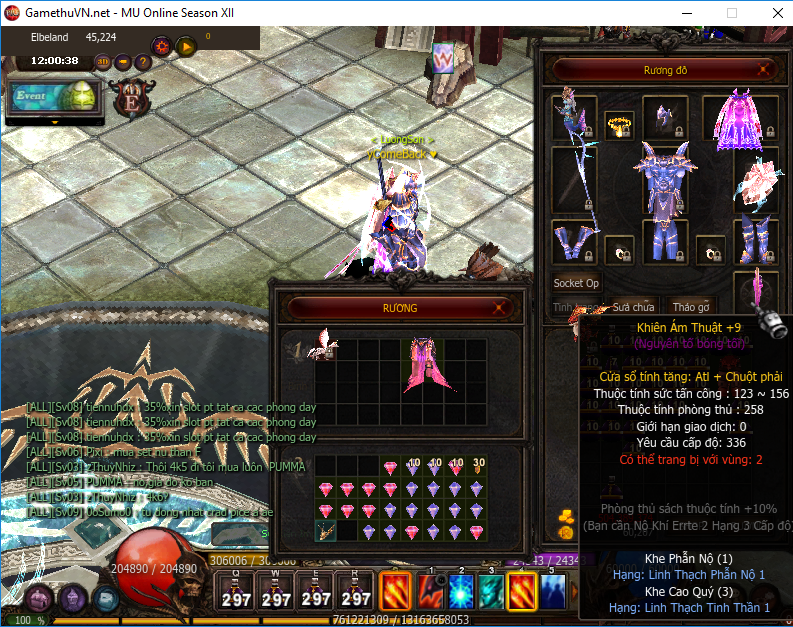This screenshot has height=627, width=793.
Task: Select the equipped helmet slot
Action: [x=663, y=117]
